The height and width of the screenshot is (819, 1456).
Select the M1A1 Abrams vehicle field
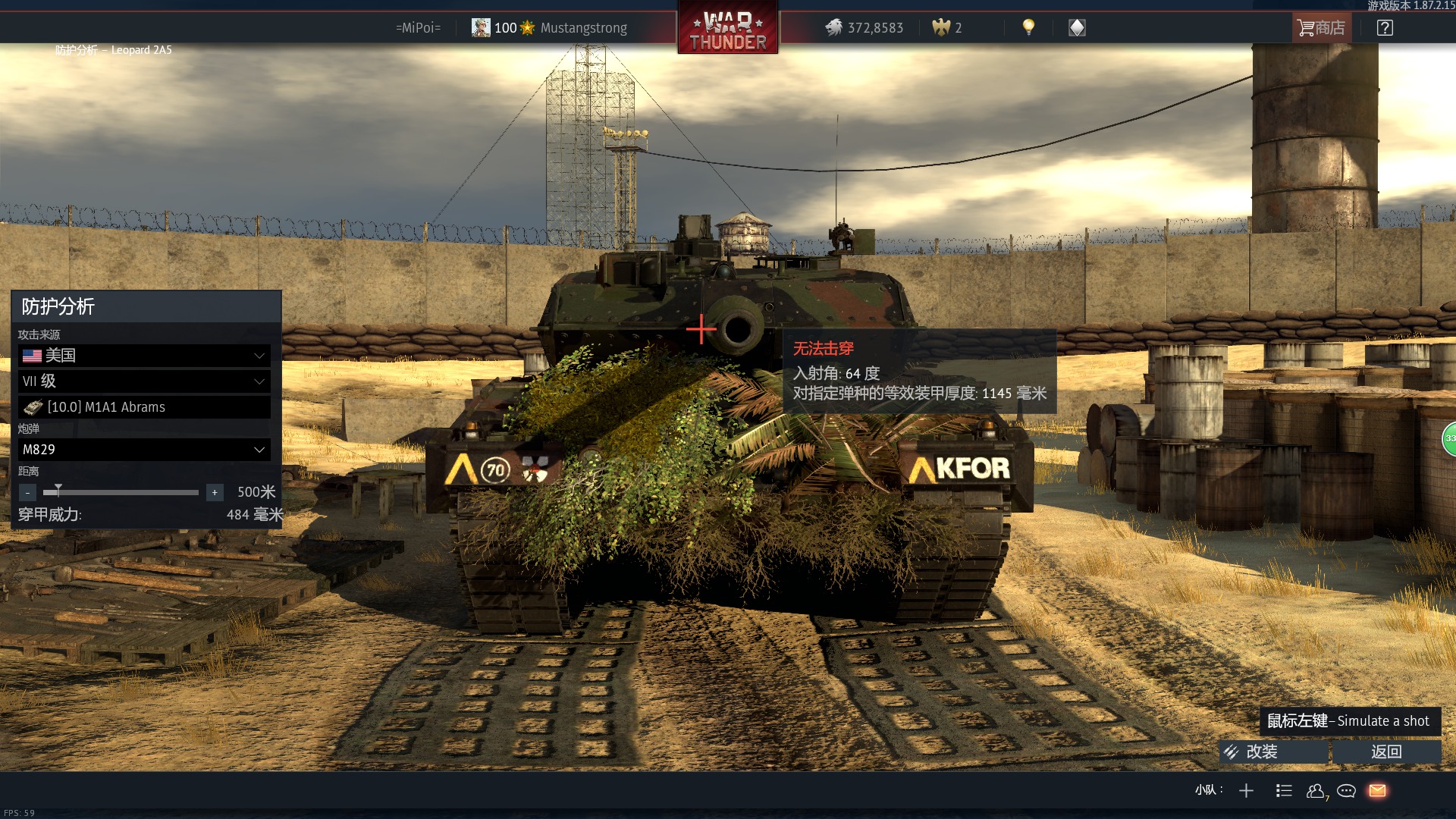point(144,407)
